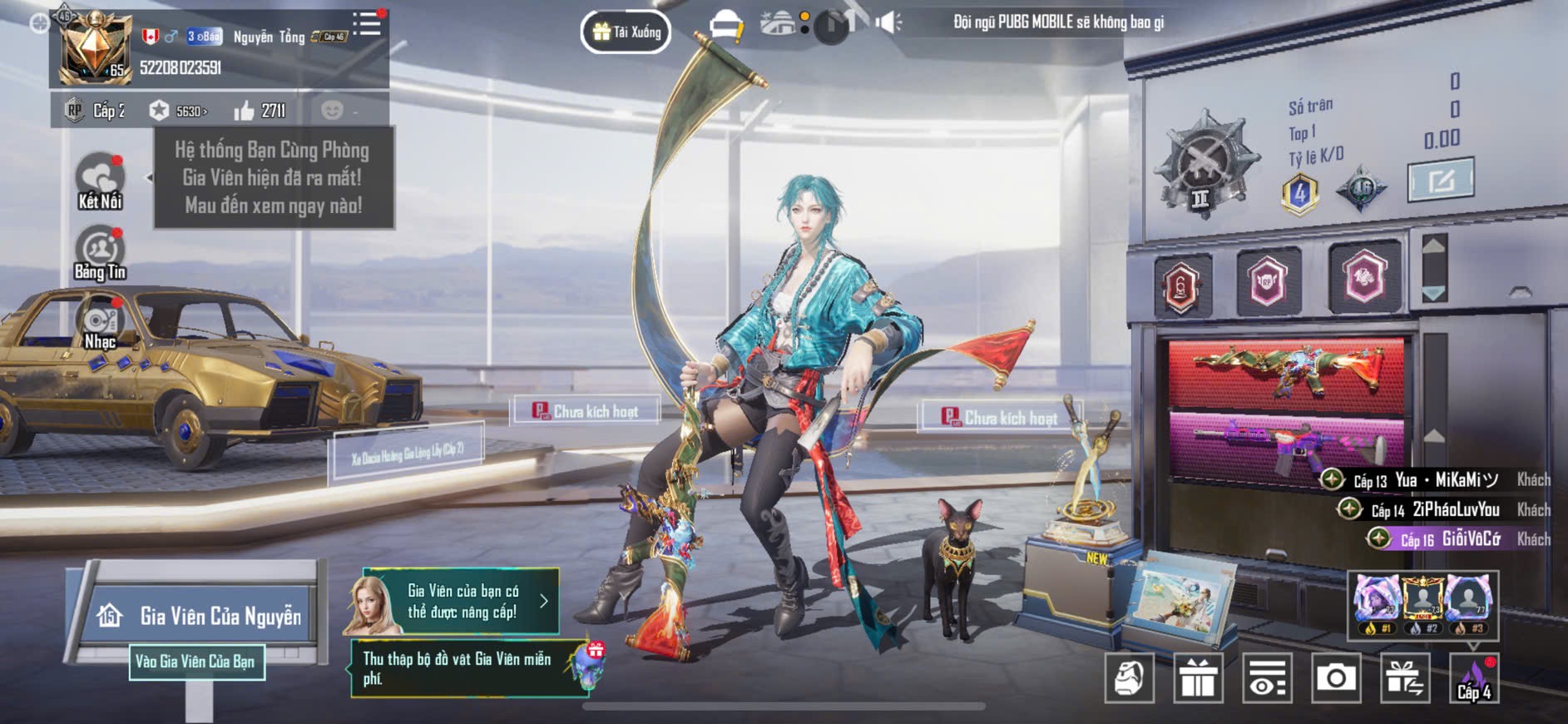
Task: Open the free home items collection banner
Action: point(472,668)
